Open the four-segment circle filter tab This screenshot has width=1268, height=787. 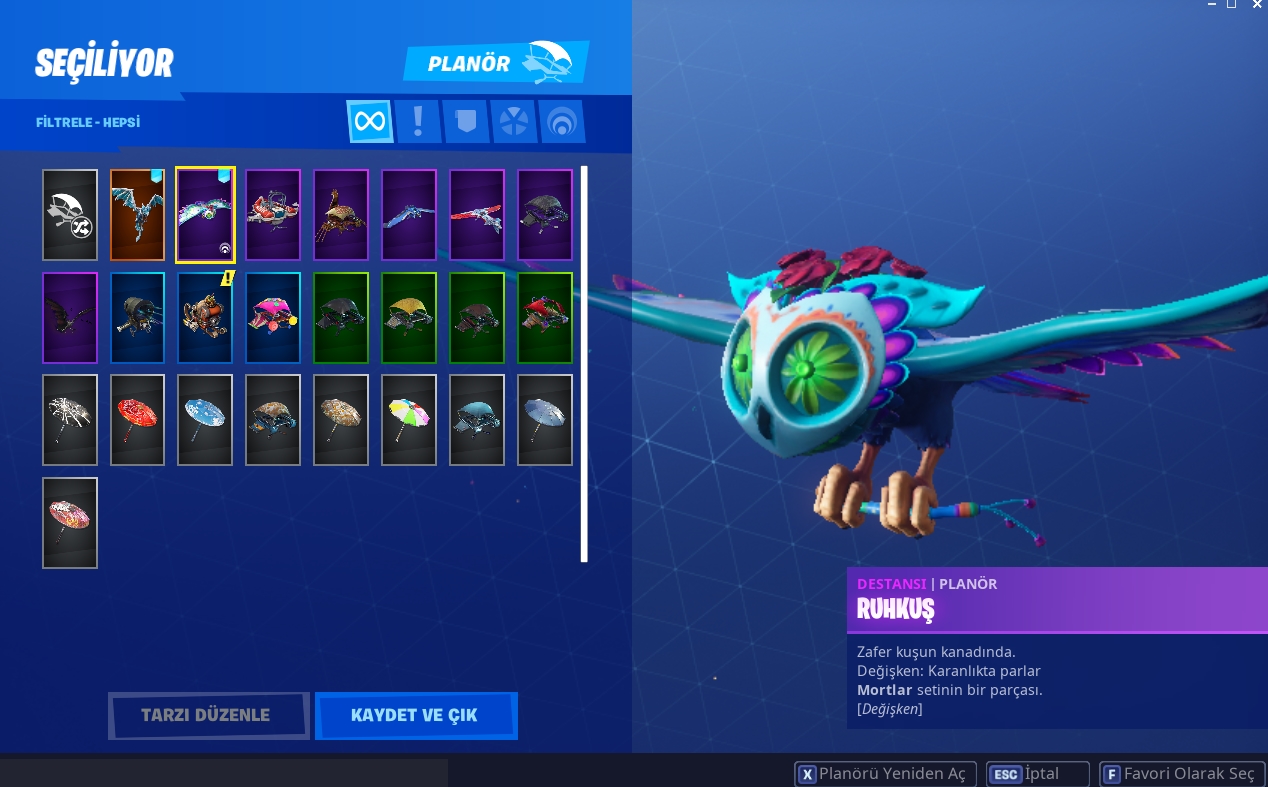[513, 122]
